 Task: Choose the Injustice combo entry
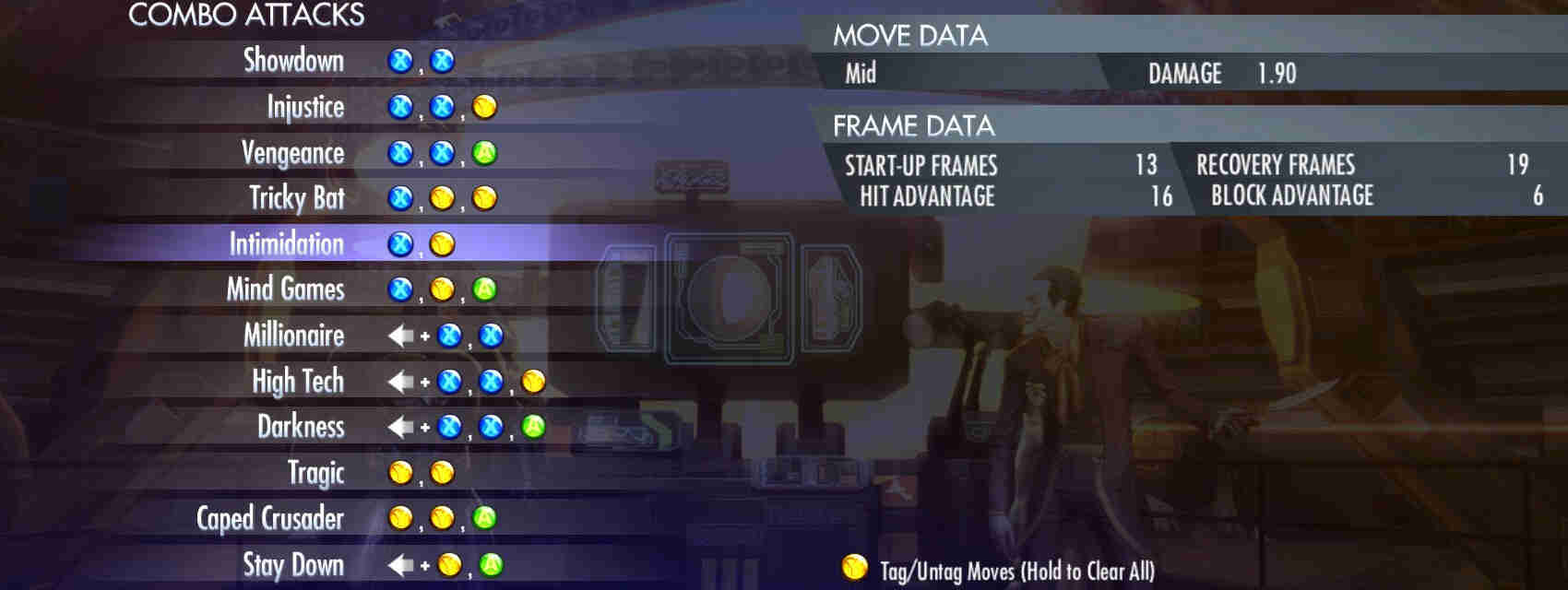coord(305,107)
